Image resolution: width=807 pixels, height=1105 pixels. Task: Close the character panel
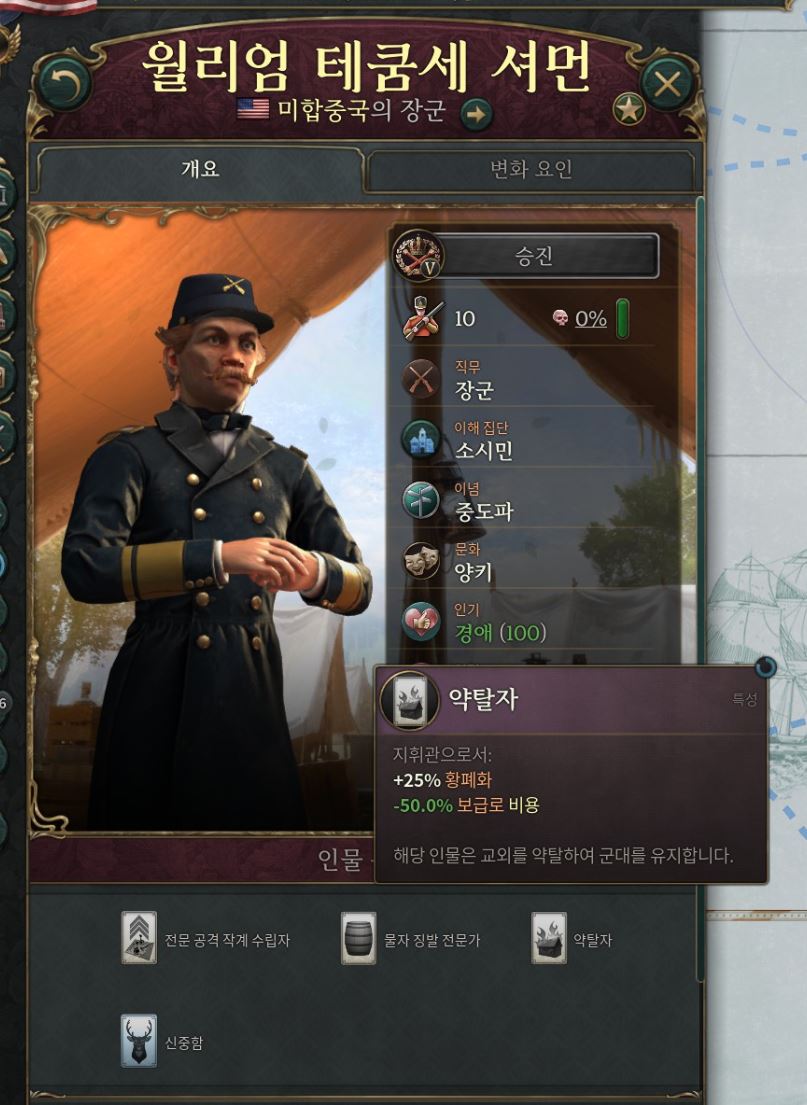(667, 85)
